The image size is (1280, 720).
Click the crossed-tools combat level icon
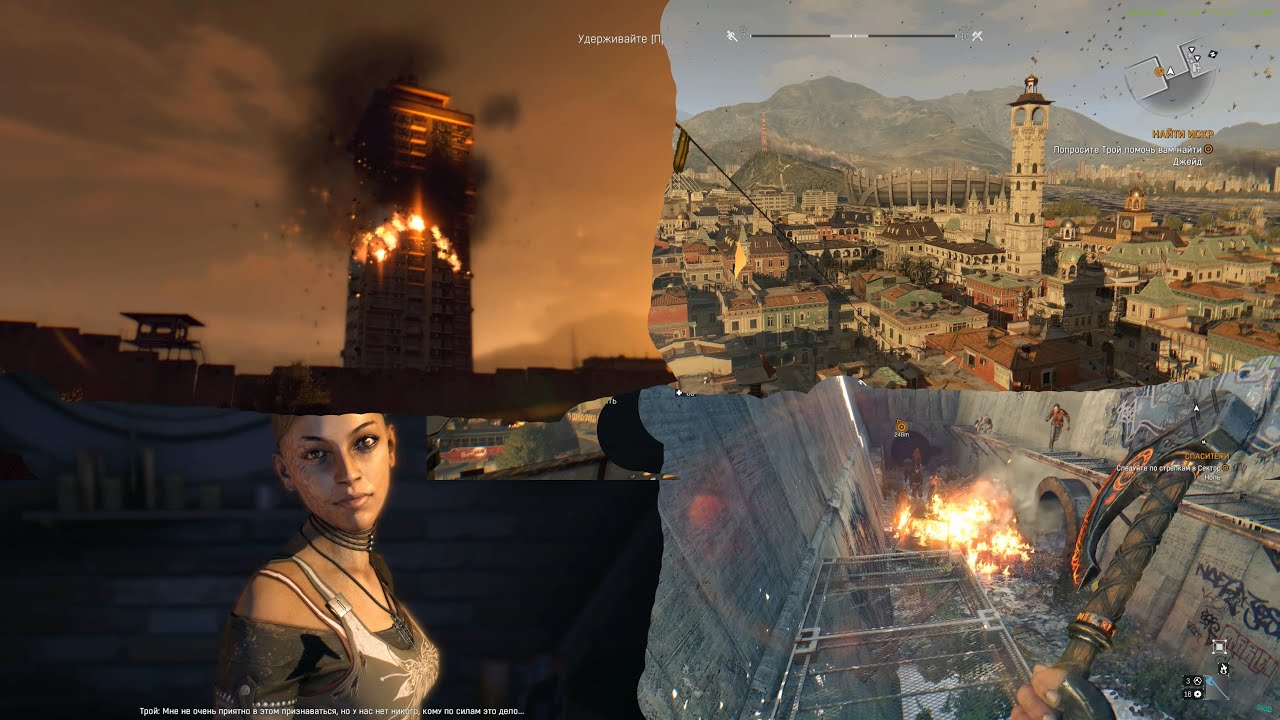[977, 36]
